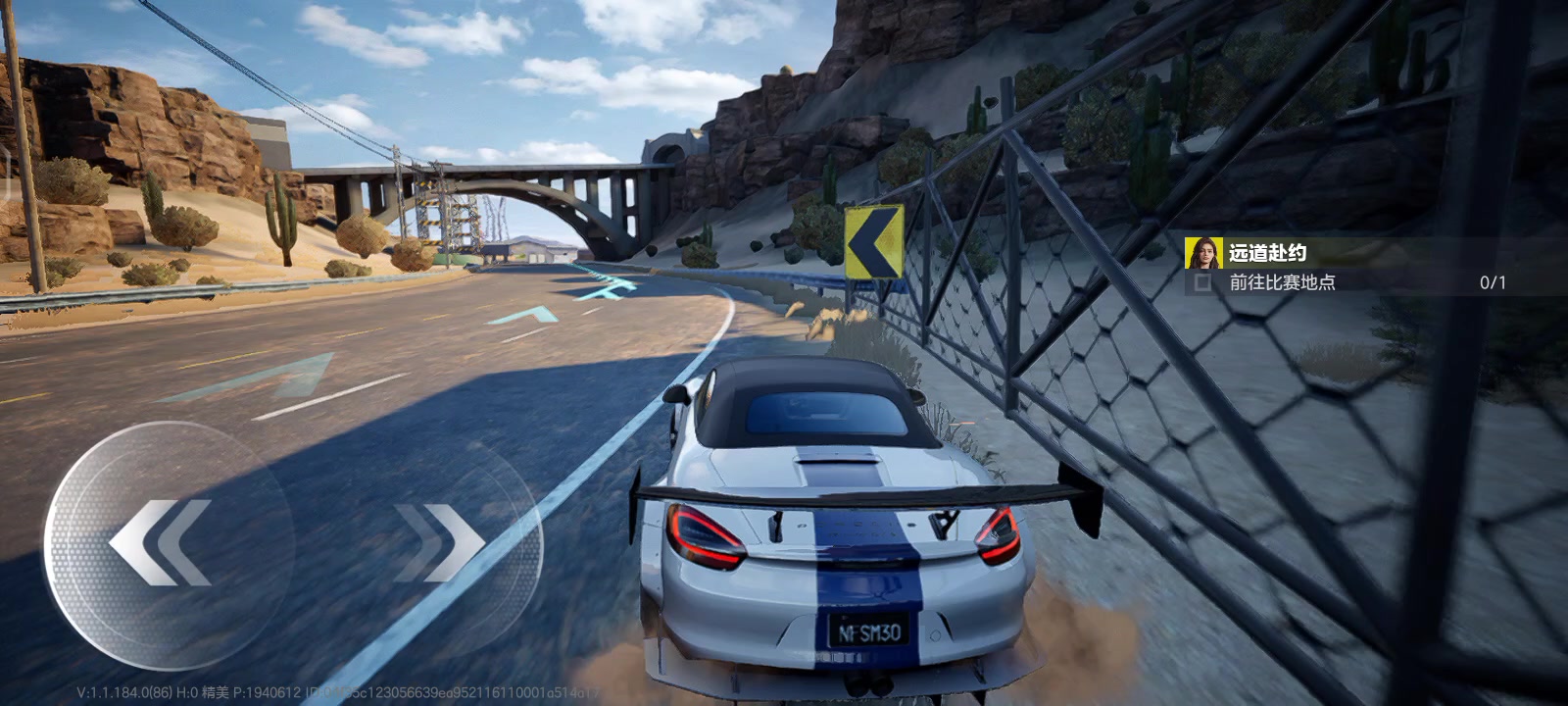Select the 前往比赛地点 objective row
1568x706 pixels.
[1282, 282]
